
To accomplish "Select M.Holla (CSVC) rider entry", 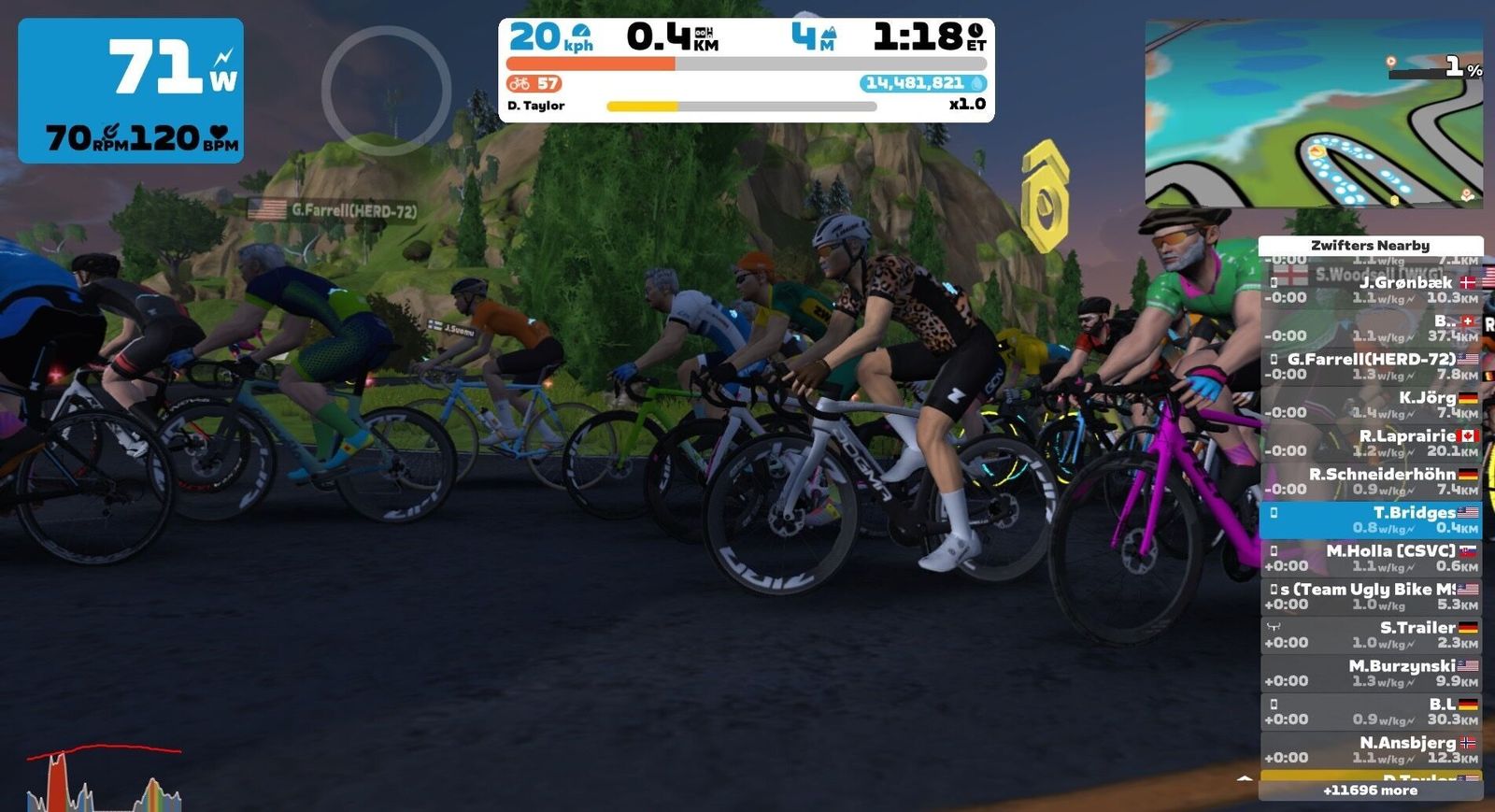I will pos(1371,558).
